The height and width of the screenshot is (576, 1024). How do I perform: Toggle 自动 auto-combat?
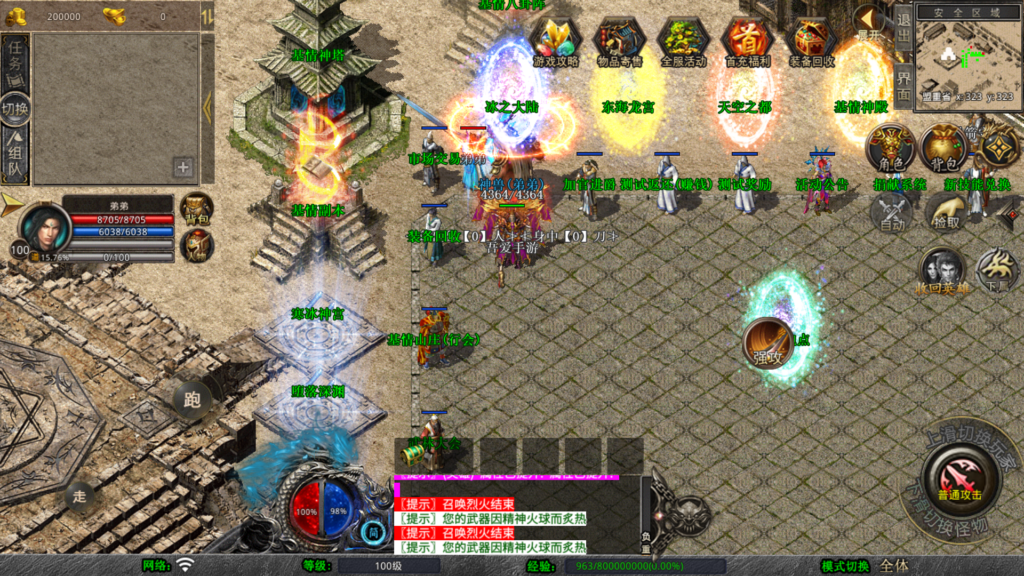pyautogui.click(x=891, y=212)
